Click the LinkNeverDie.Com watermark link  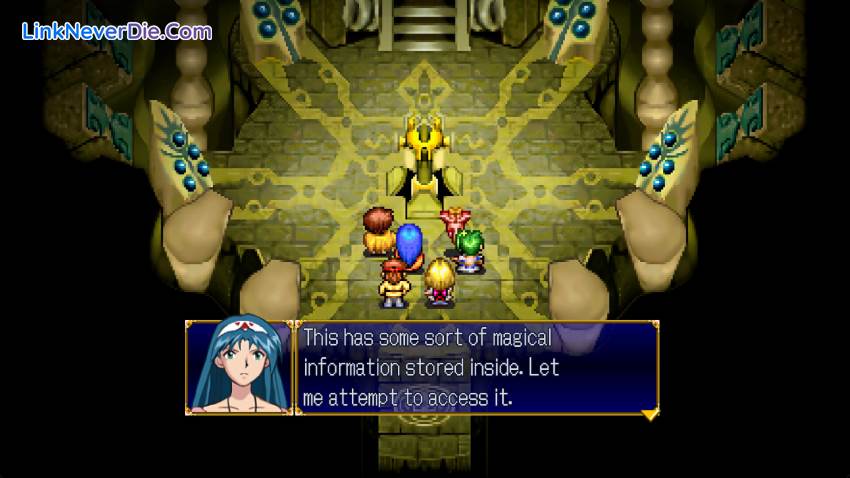point(117,31)
